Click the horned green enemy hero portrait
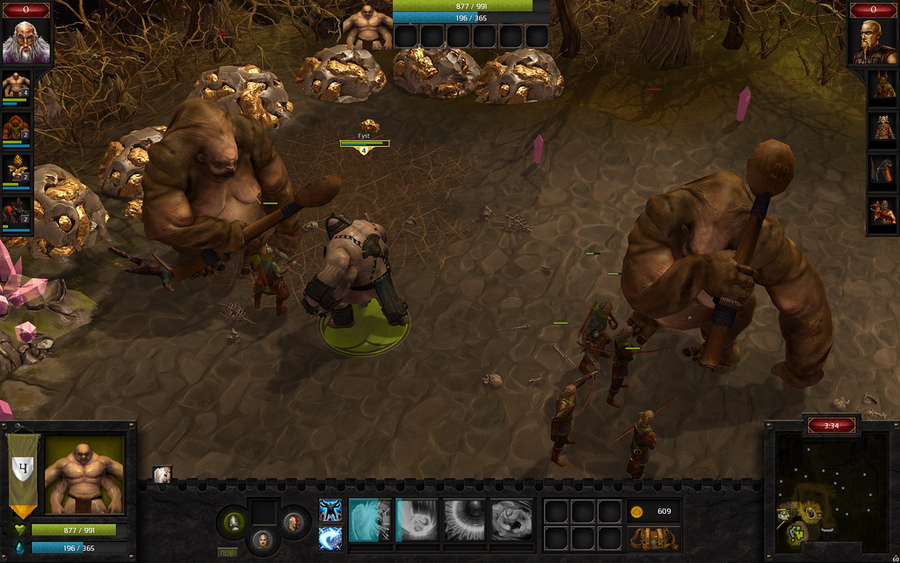 click(882, 86)
